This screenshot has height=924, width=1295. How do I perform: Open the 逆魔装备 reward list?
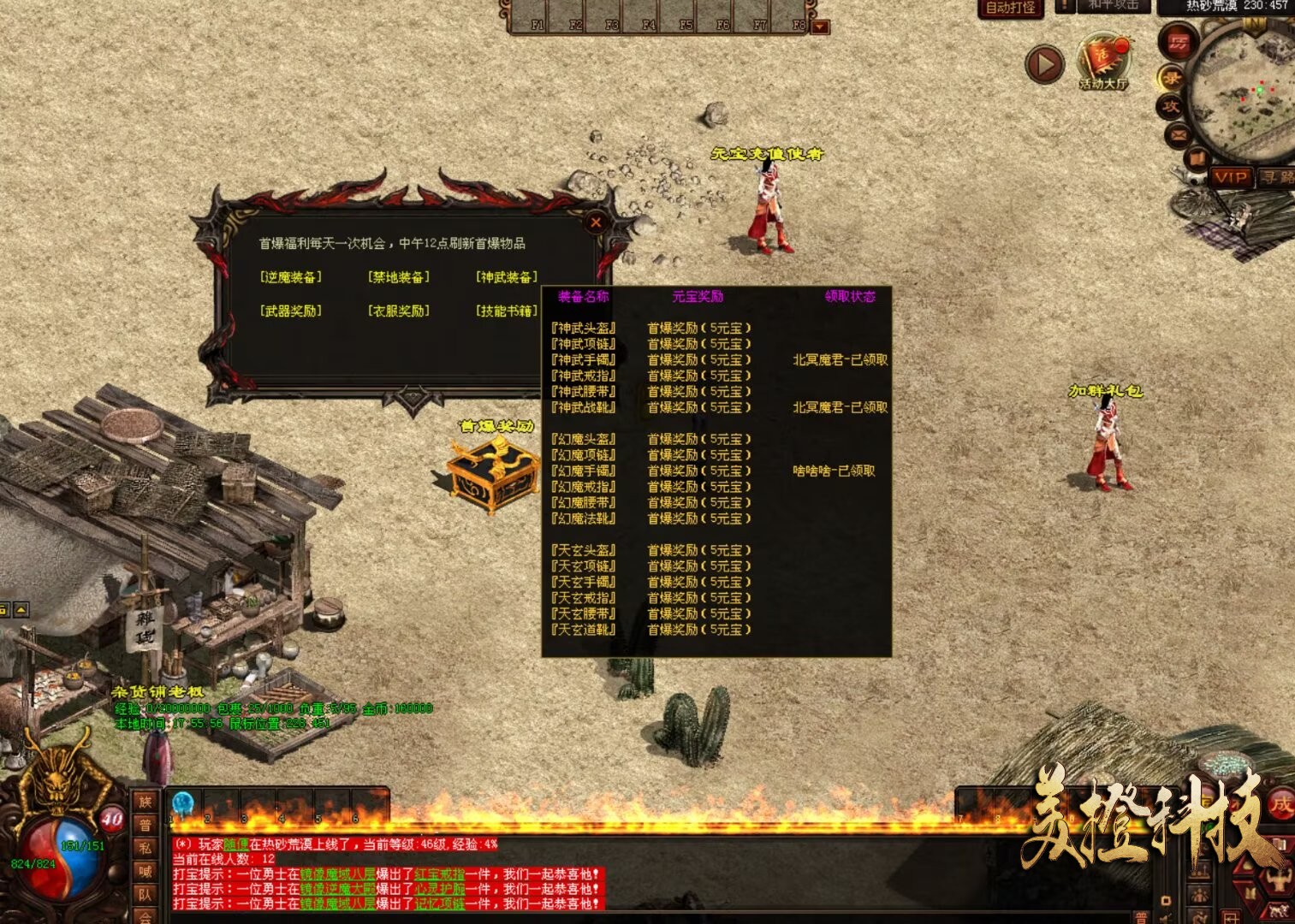291,277
